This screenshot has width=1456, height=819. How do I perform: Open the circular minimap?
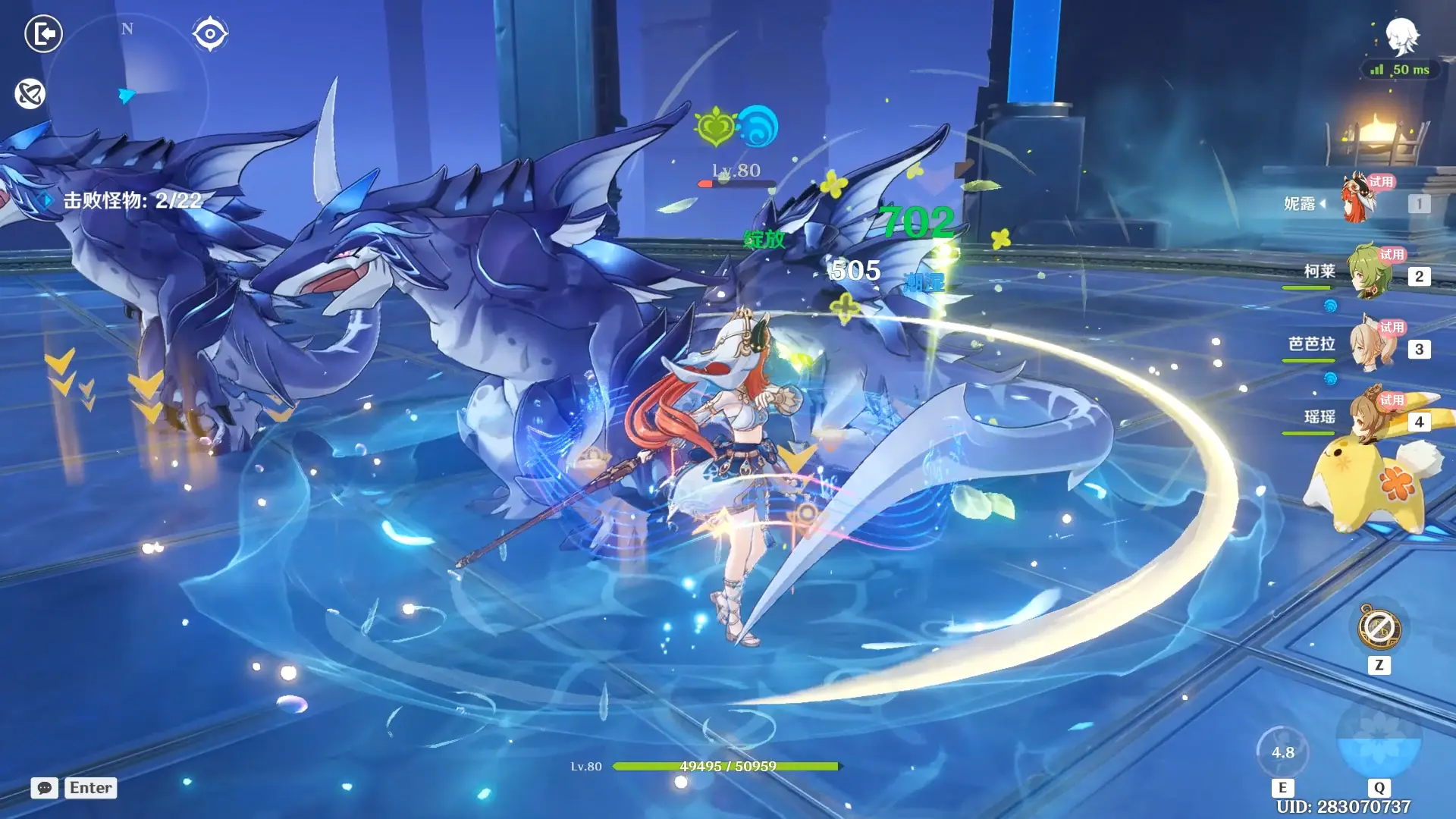click(127, 93)
